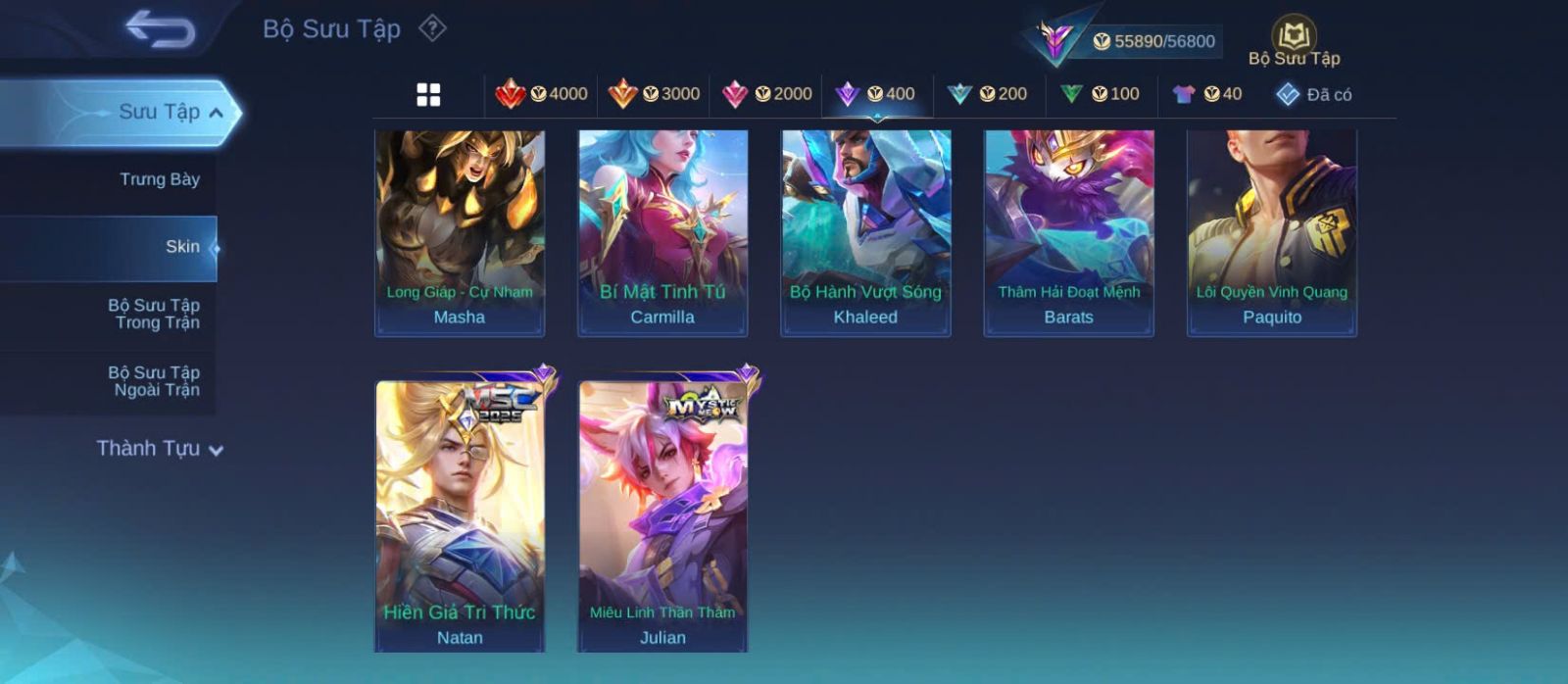Open Bộ Sưu Tập Ngoài Trận
This screenshot has height=684, width=1568.
(154, 381)
